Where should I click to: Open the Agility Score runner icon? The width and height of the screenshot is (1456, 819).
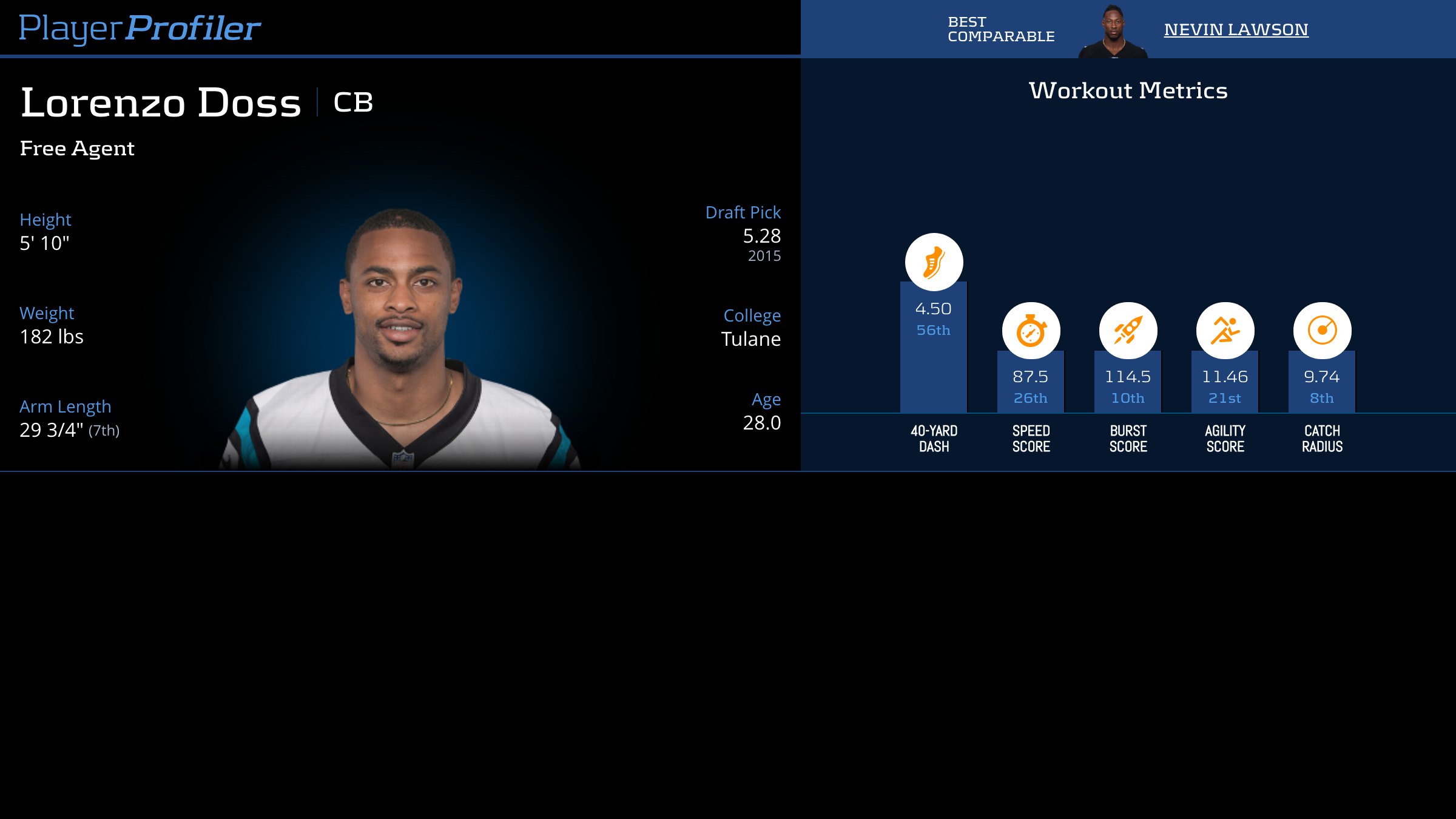click(x=1225, y=331)
